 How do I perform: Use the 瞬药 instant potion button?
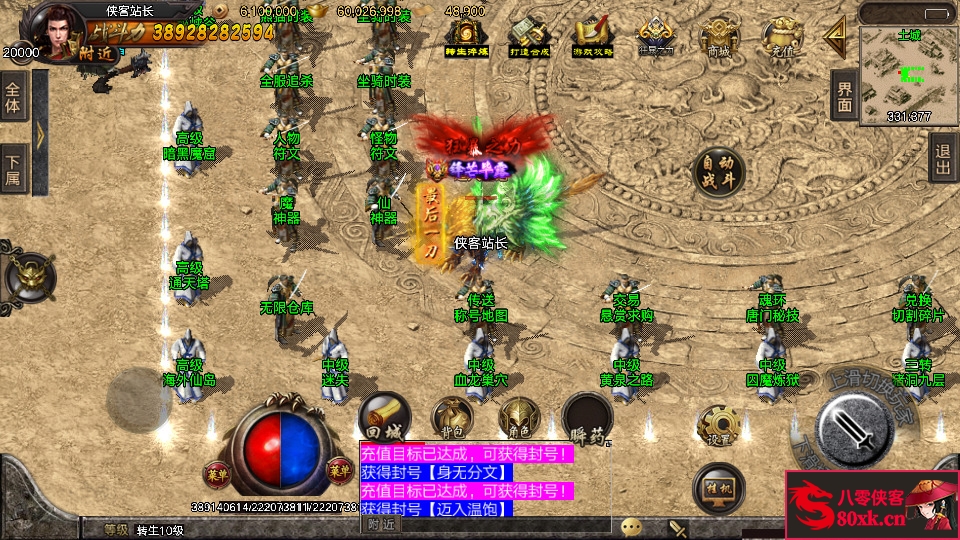pos(586,418)
